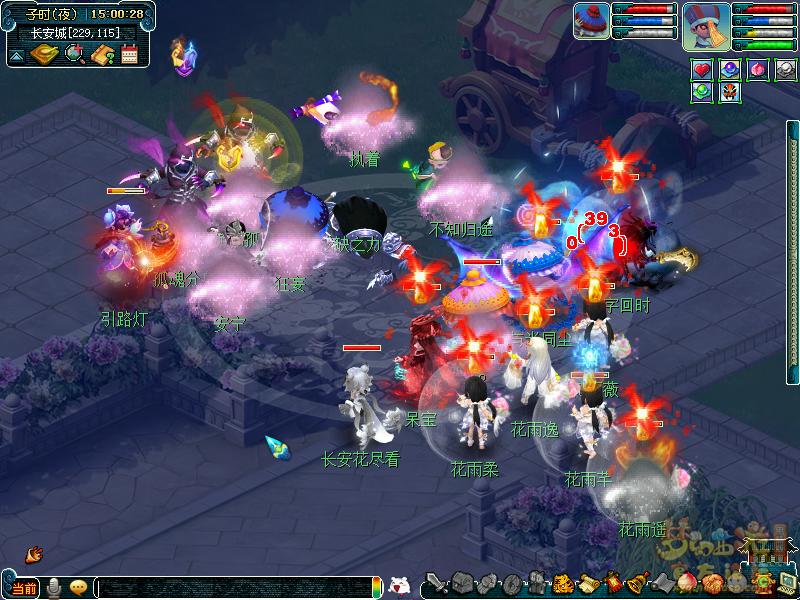Screen dimensions: 800x600
Task: Open the quest help book icon
Action: coord(102,55)
